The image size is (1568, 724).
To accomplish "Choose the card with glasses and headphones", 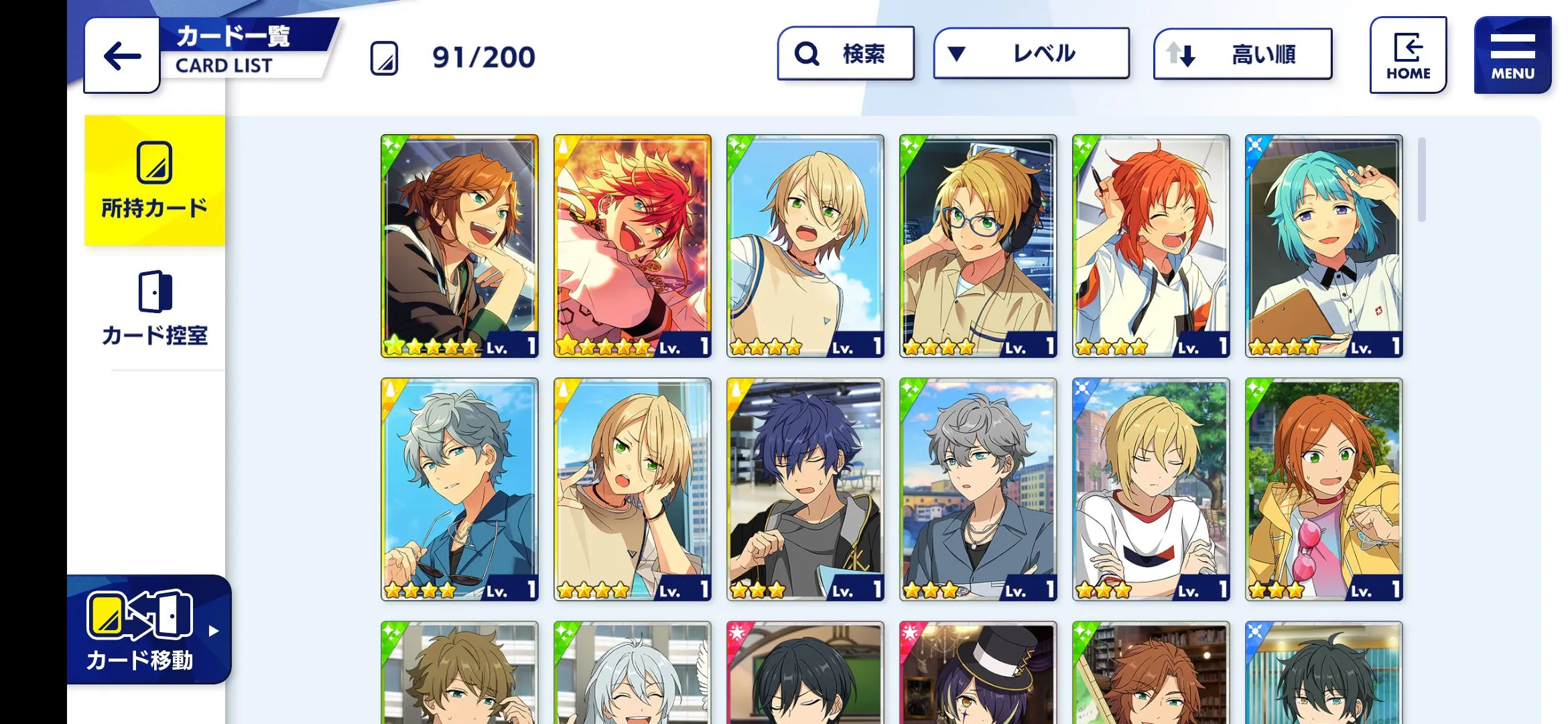I will pyautogui.click(x=978, y=246).
